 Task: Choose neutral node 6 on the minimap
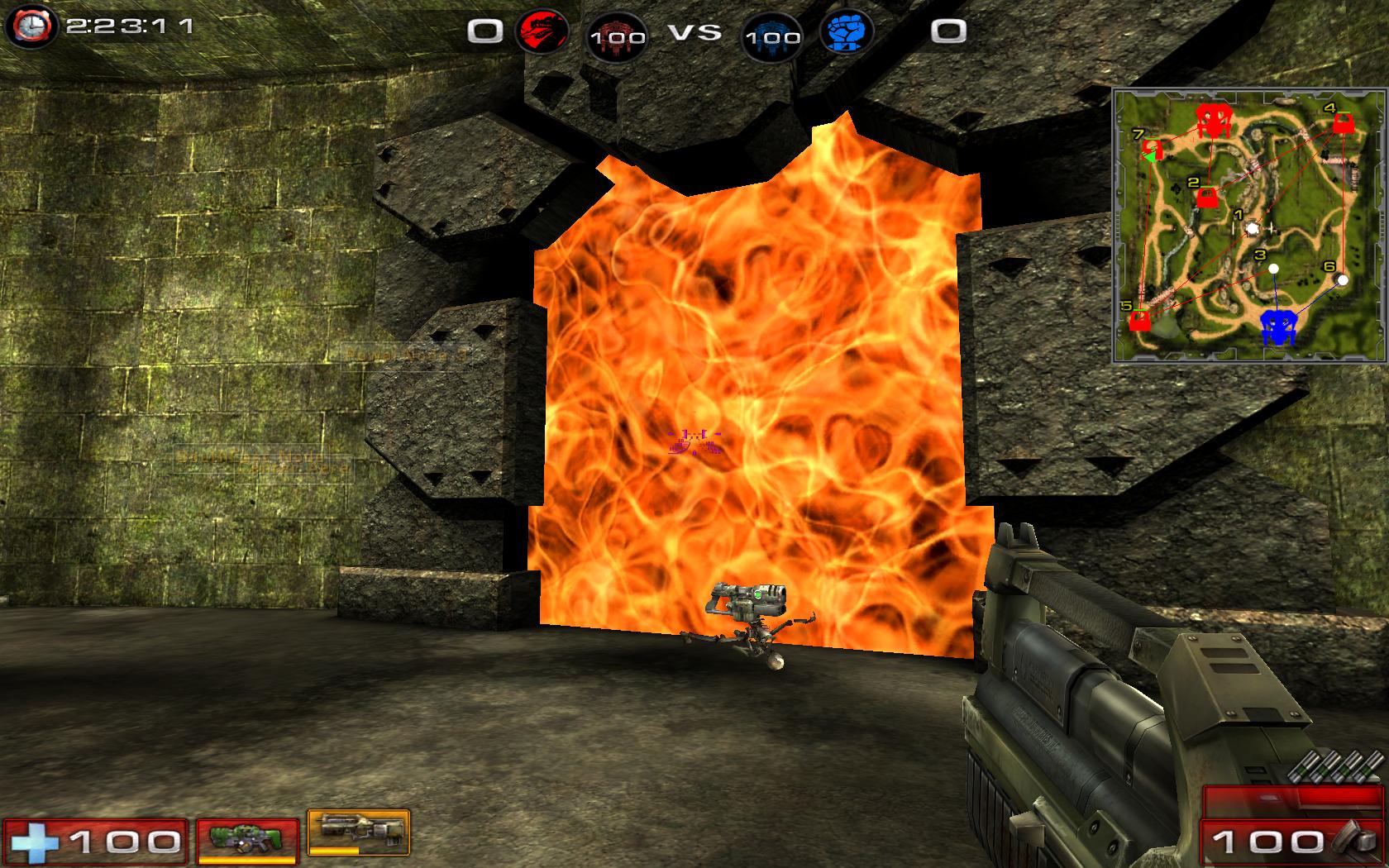point(1343,280)
